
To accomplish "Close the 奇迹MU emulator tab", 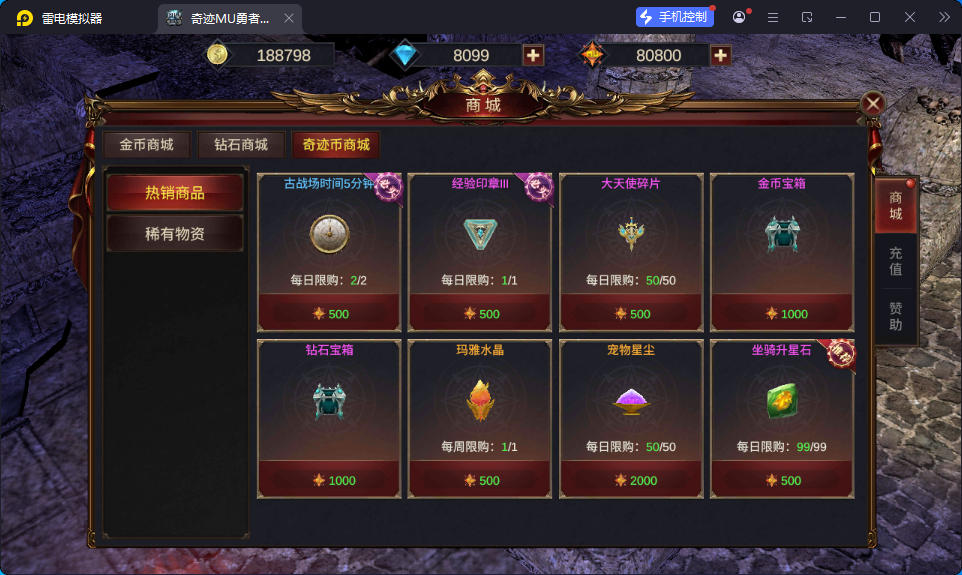I will coord(287,18).
